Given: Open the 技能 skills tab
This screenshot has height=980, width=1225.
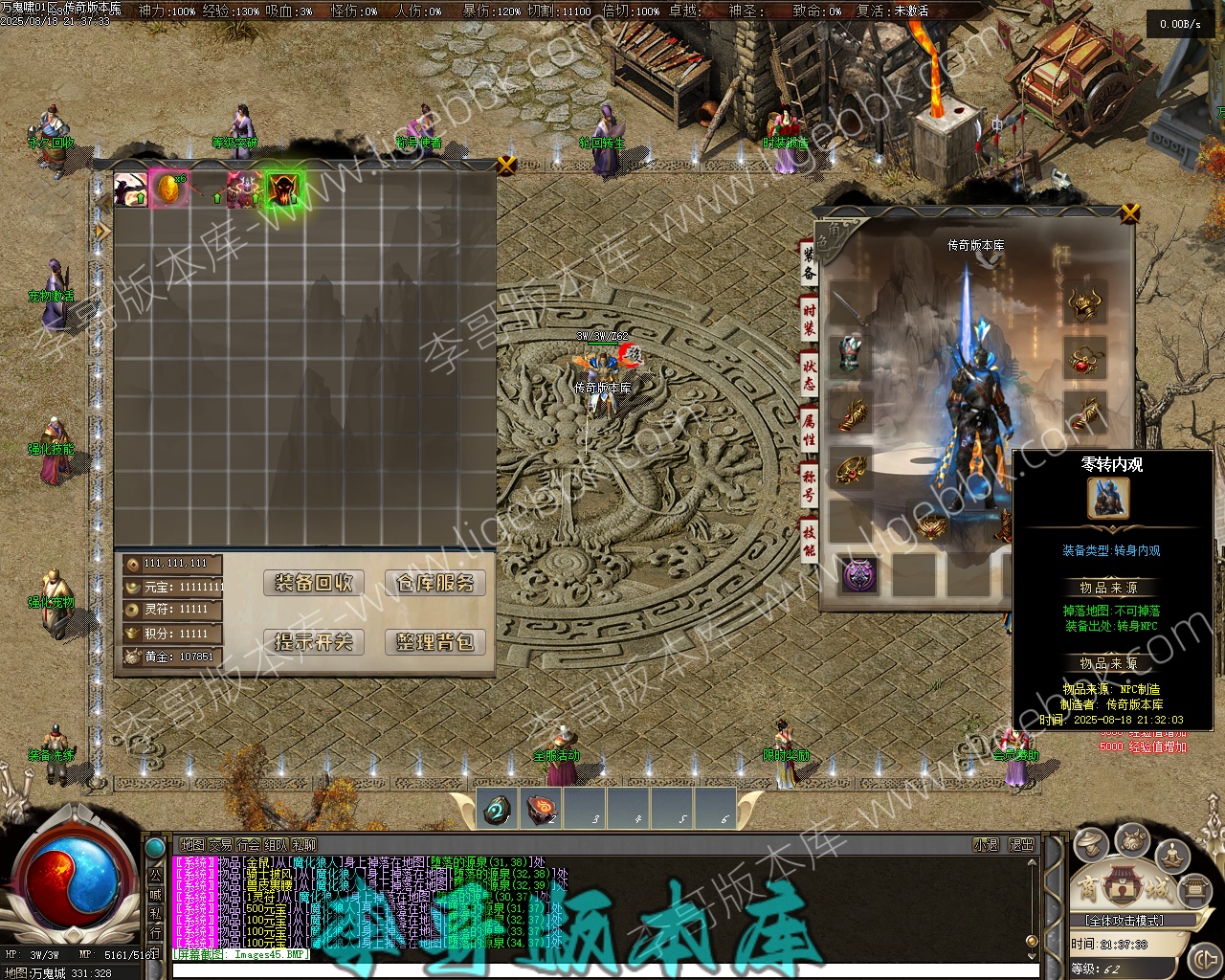Looking at the screenshot, I should 809,540.
